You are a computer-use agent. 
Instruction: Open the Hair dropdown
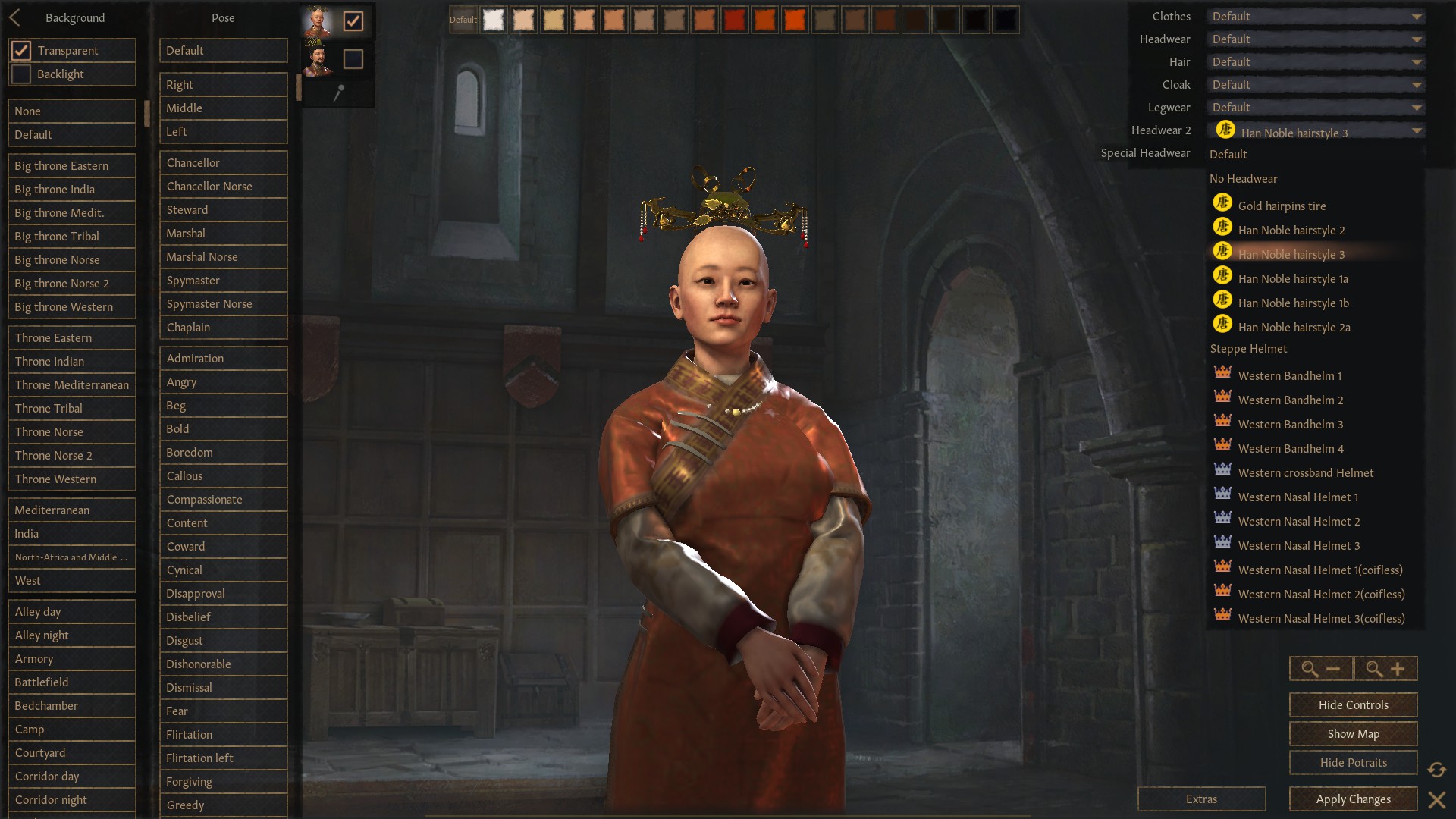pyautogui.click(x=1316, y=61)
